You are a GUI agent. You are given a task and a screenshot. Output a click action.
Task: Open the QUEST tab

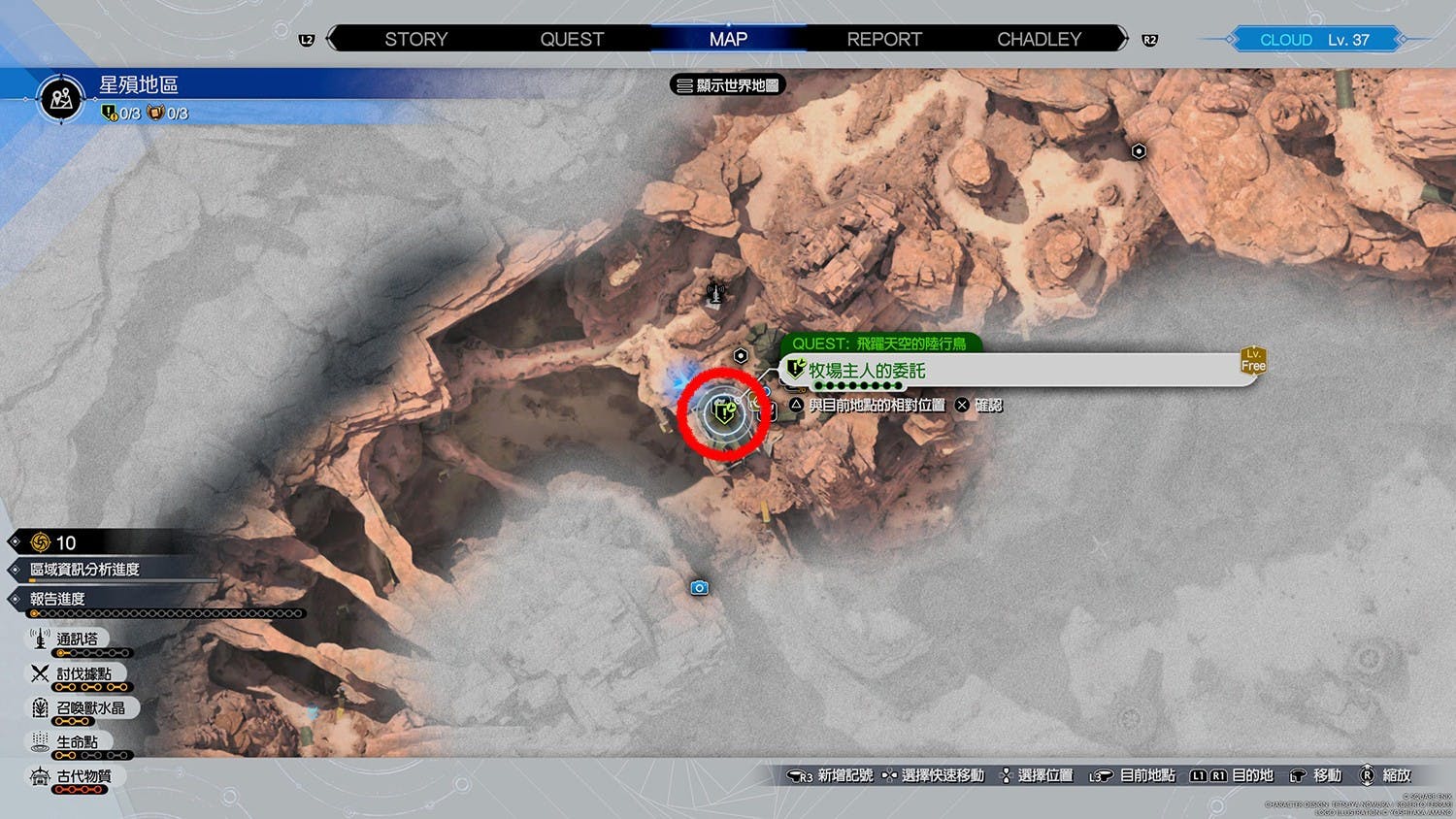572,39
